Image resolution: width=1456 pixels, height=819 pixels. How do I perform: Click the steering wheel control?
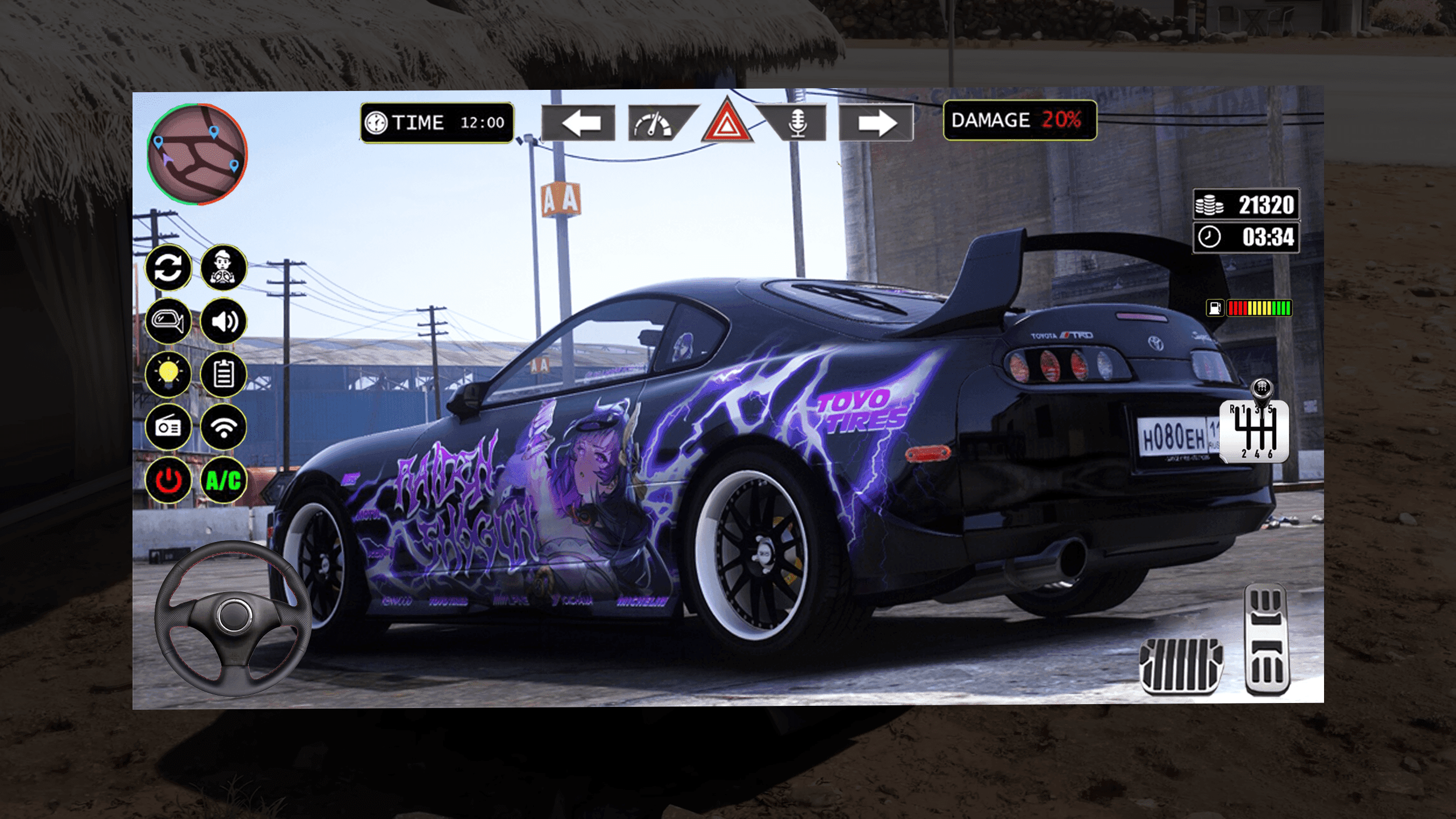233,617
